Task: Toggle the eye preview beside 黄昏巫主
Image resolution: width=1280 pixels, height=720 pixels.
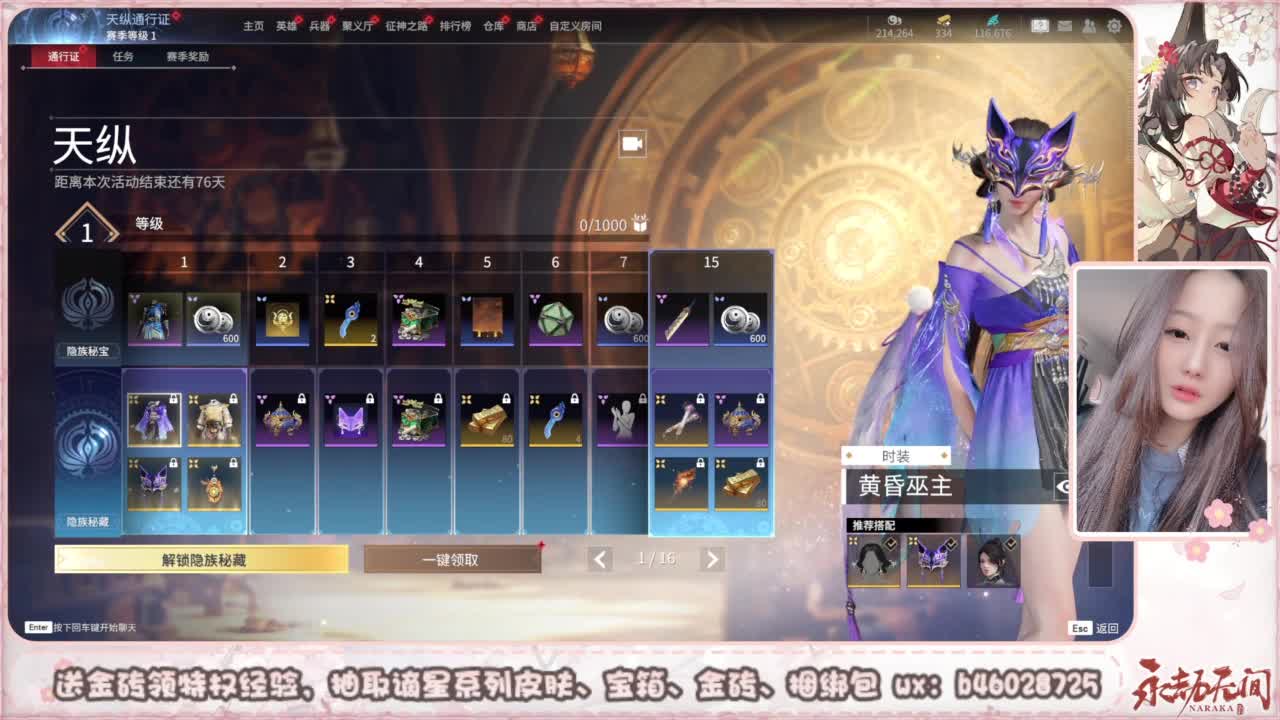Action: [1064, 486]
